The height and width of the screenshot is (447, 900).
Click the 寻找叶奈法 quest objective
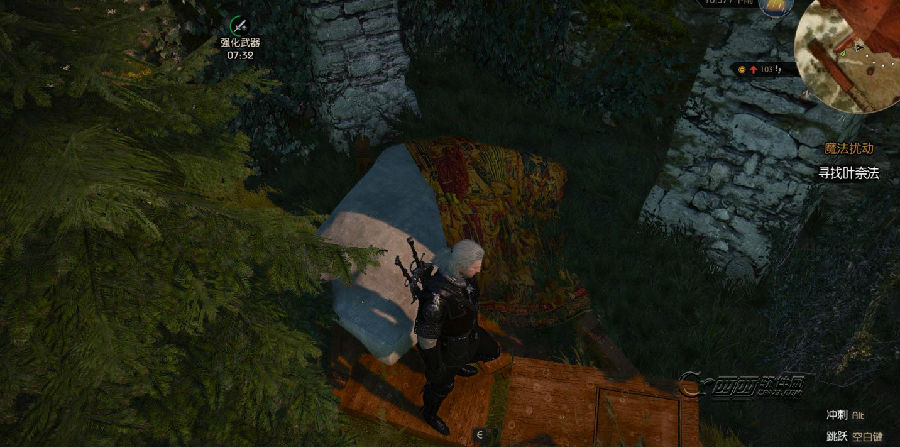point(847,172)
